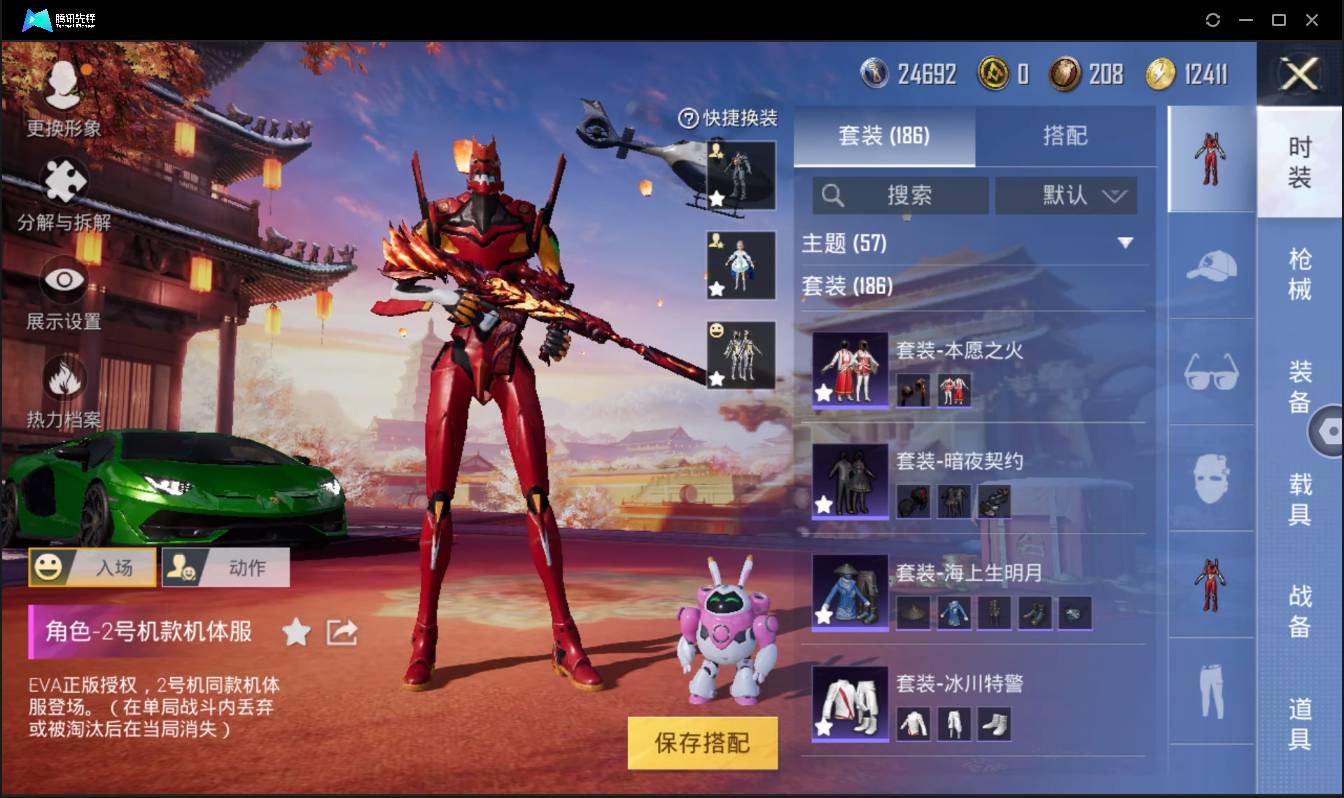The width and height of the screenshot is (1344, 798).
Task: Switch to the 动作 tab
Action: click(224, 567)
